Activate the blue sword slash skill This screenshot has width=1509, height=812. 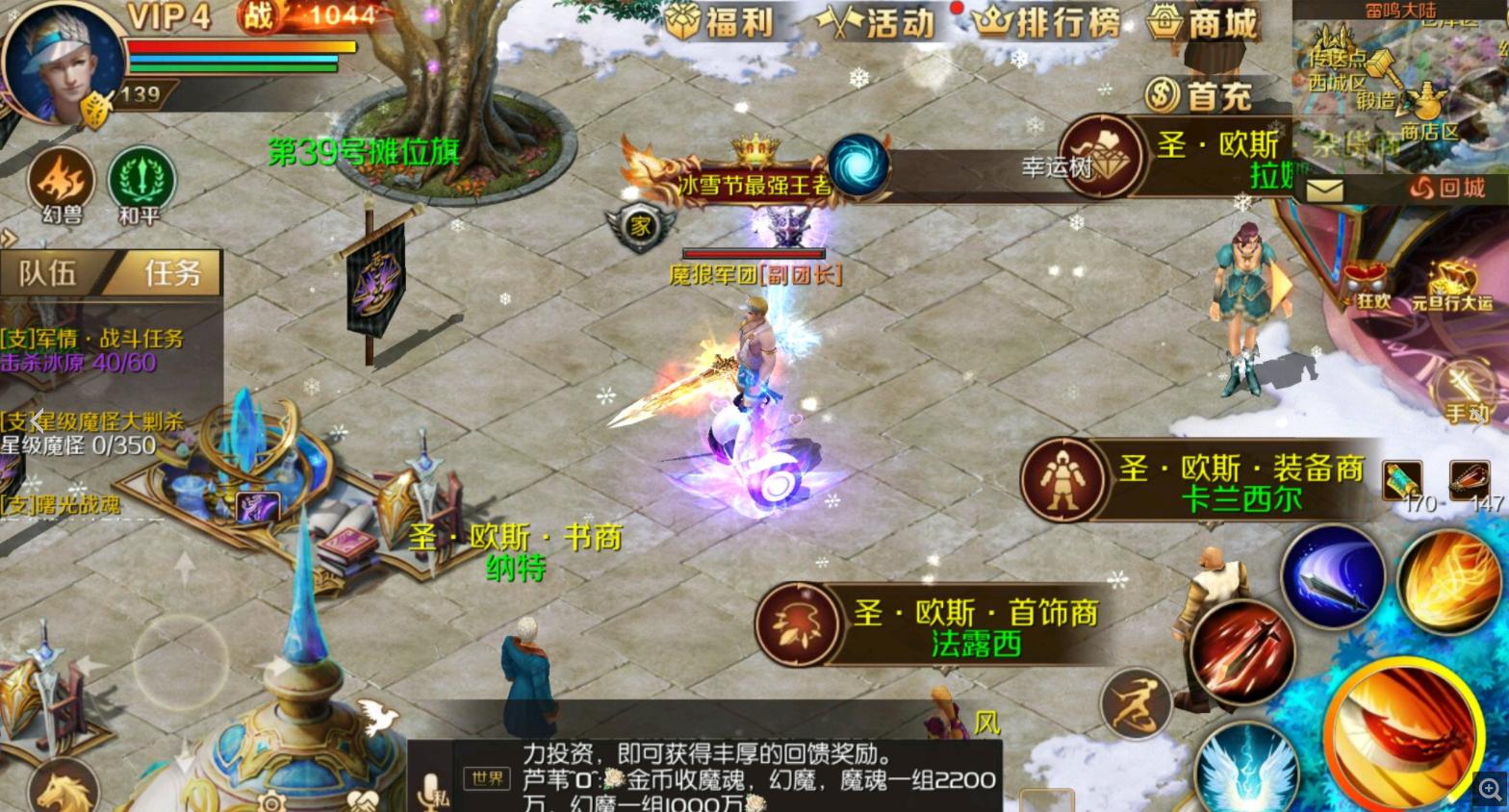[x=1332, y=578]
